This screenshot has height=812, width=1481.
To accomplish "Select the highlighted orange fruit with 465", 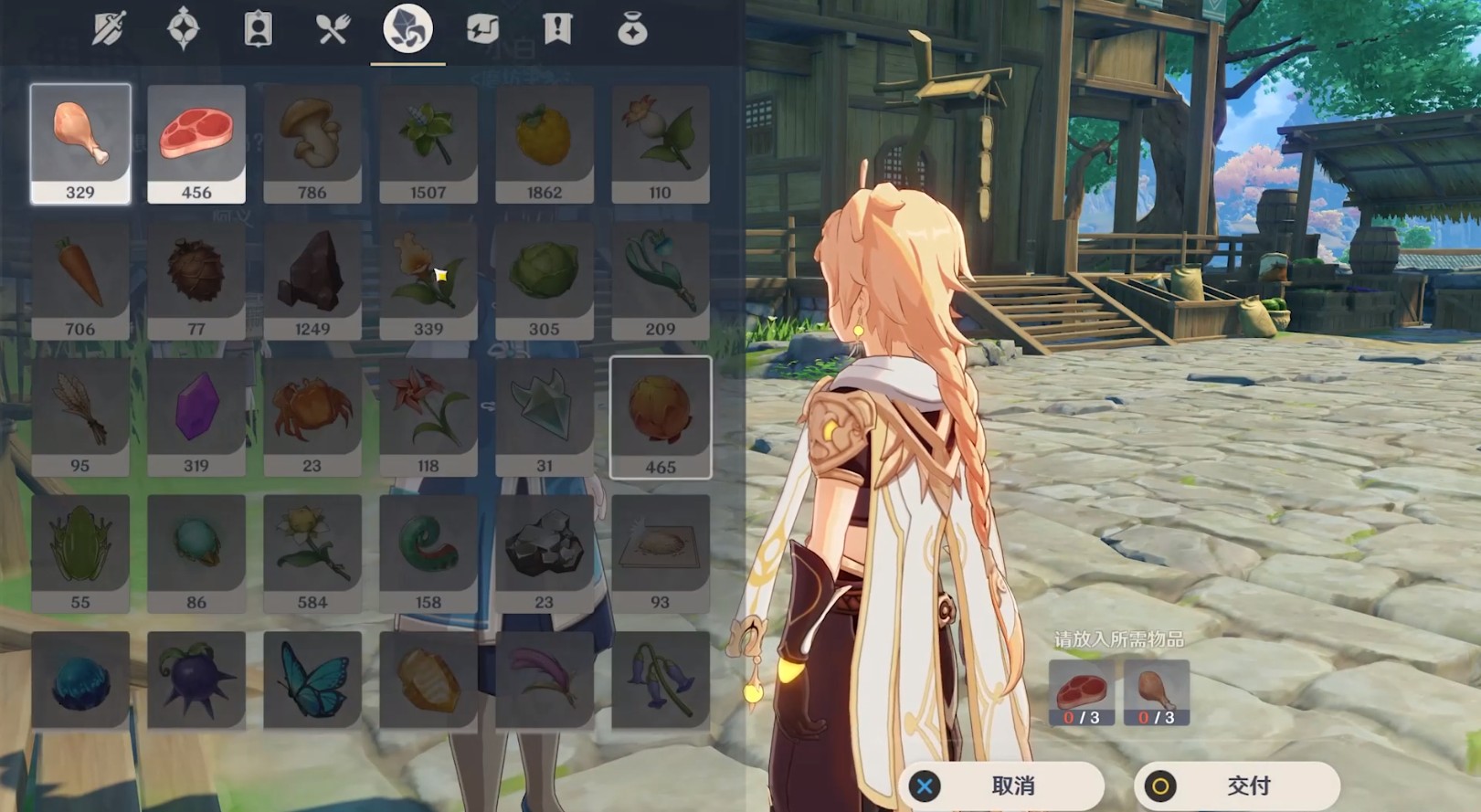I will [x=661, y=417].
